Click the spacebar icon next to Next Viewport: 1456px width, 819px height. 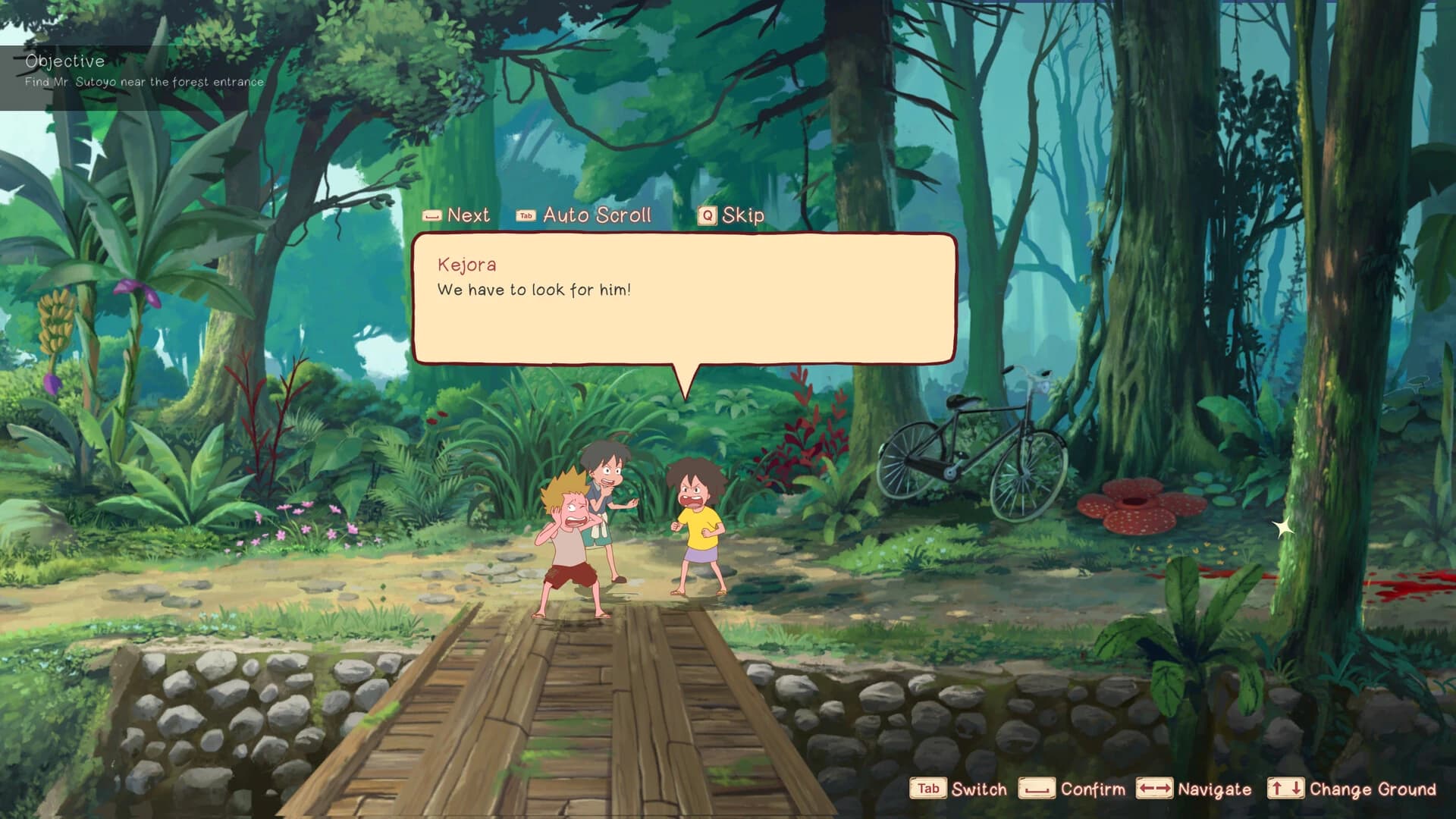[432, 215]
